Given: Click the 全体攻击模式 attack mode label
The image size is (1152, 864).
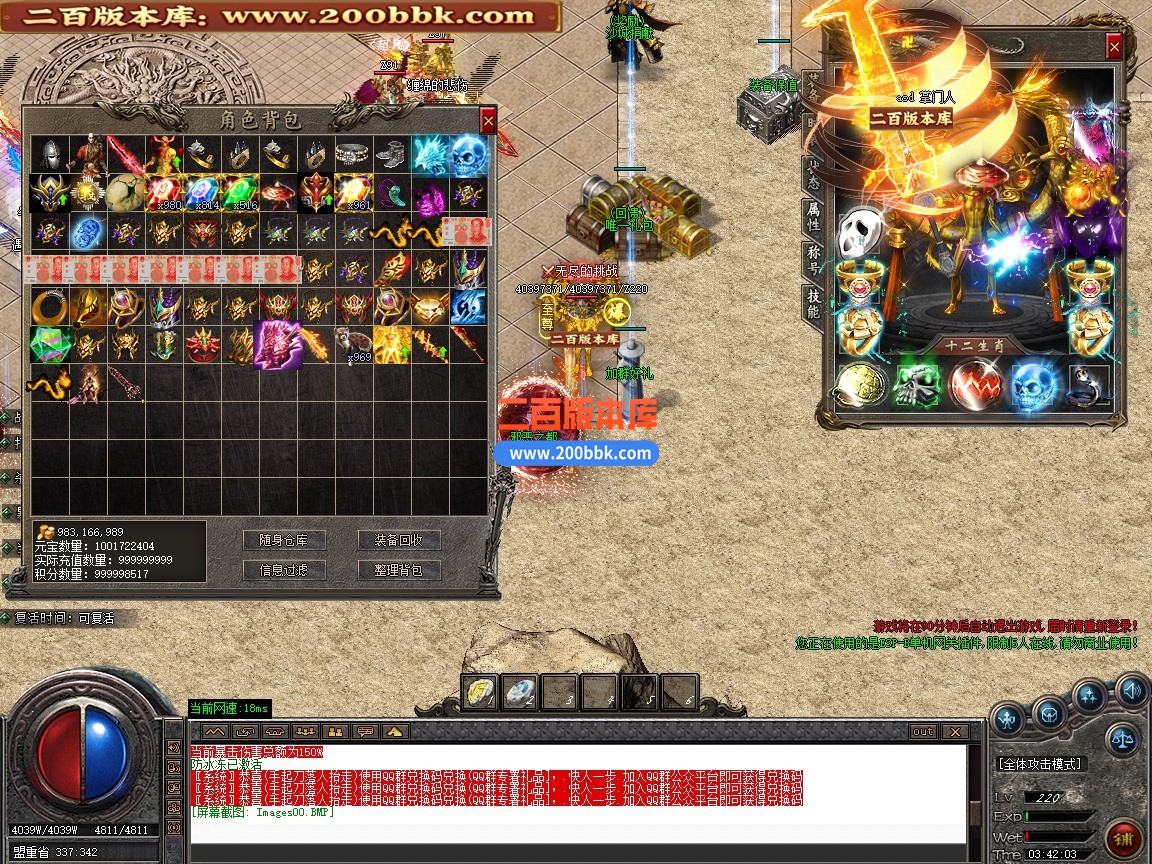Looking at the screenshot, I should coord(1040,764).
